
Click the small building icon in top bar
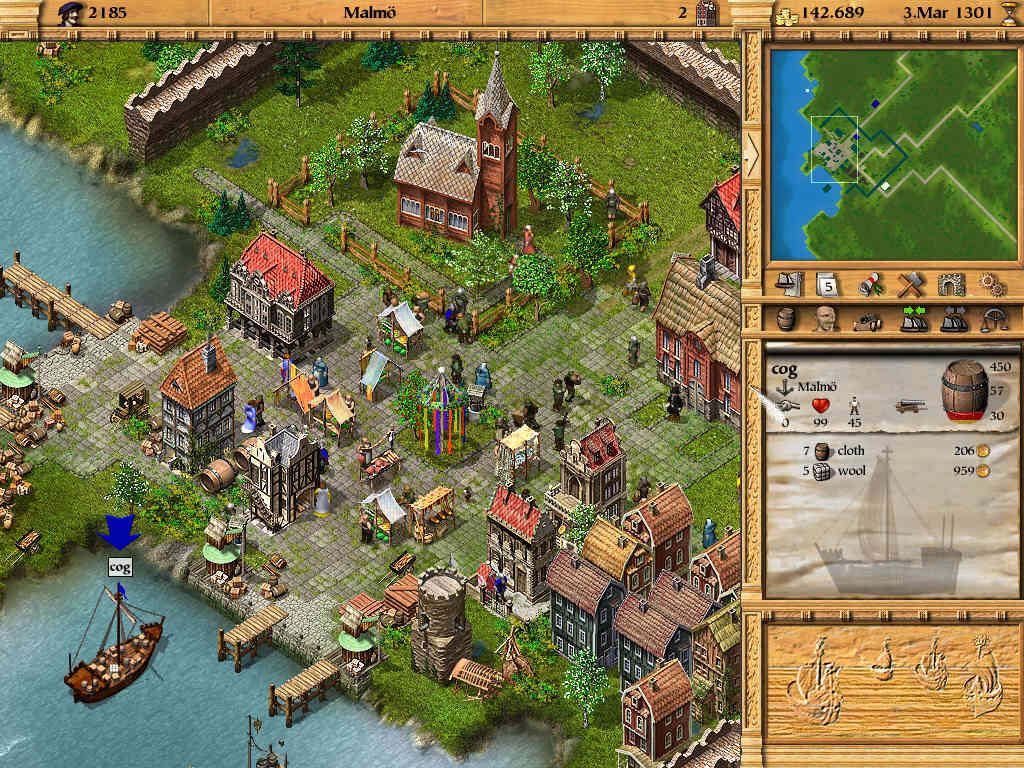(x=708, y=12)
